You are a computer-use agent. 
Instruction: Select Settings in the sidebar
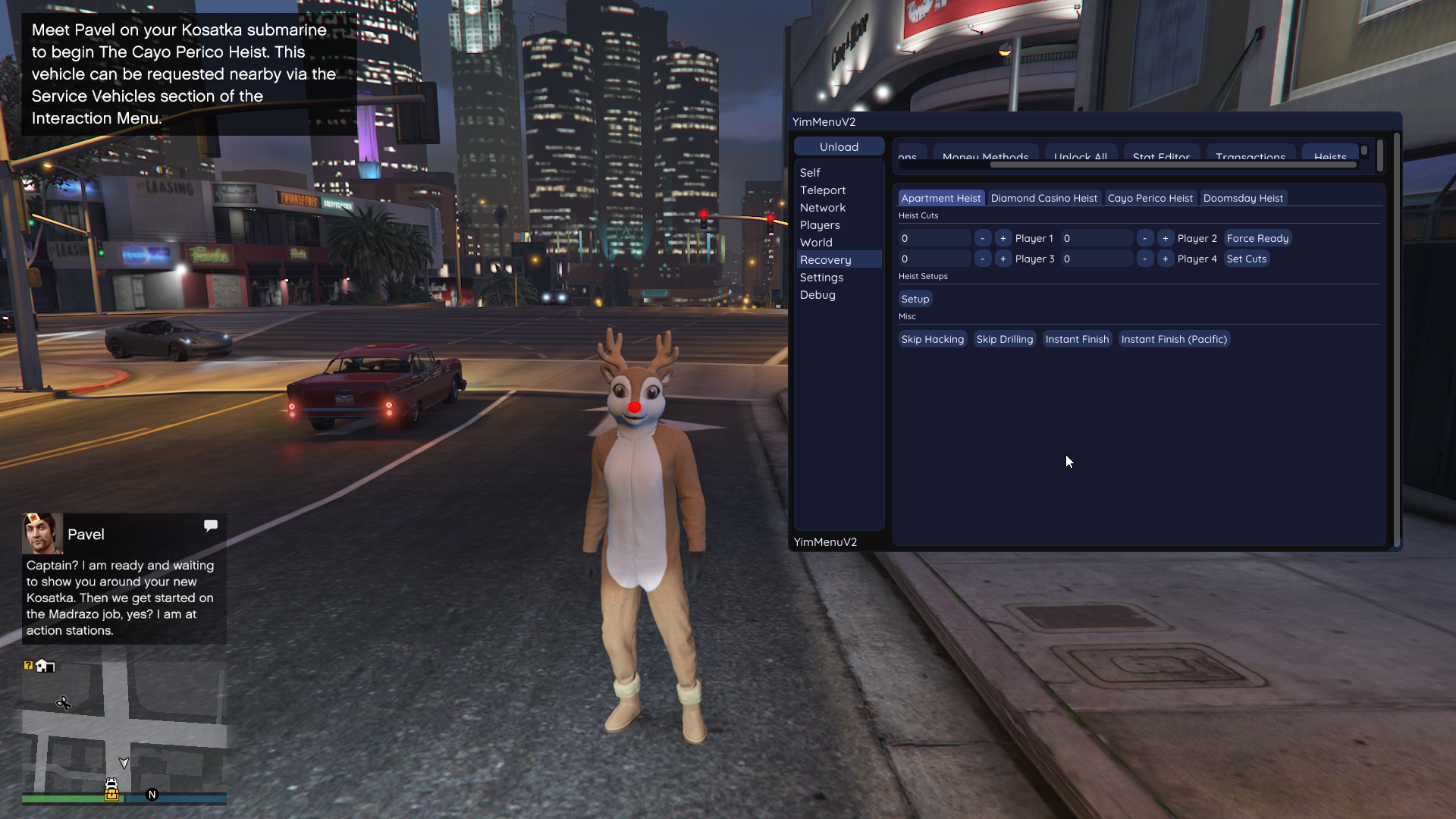coord(821,277)
